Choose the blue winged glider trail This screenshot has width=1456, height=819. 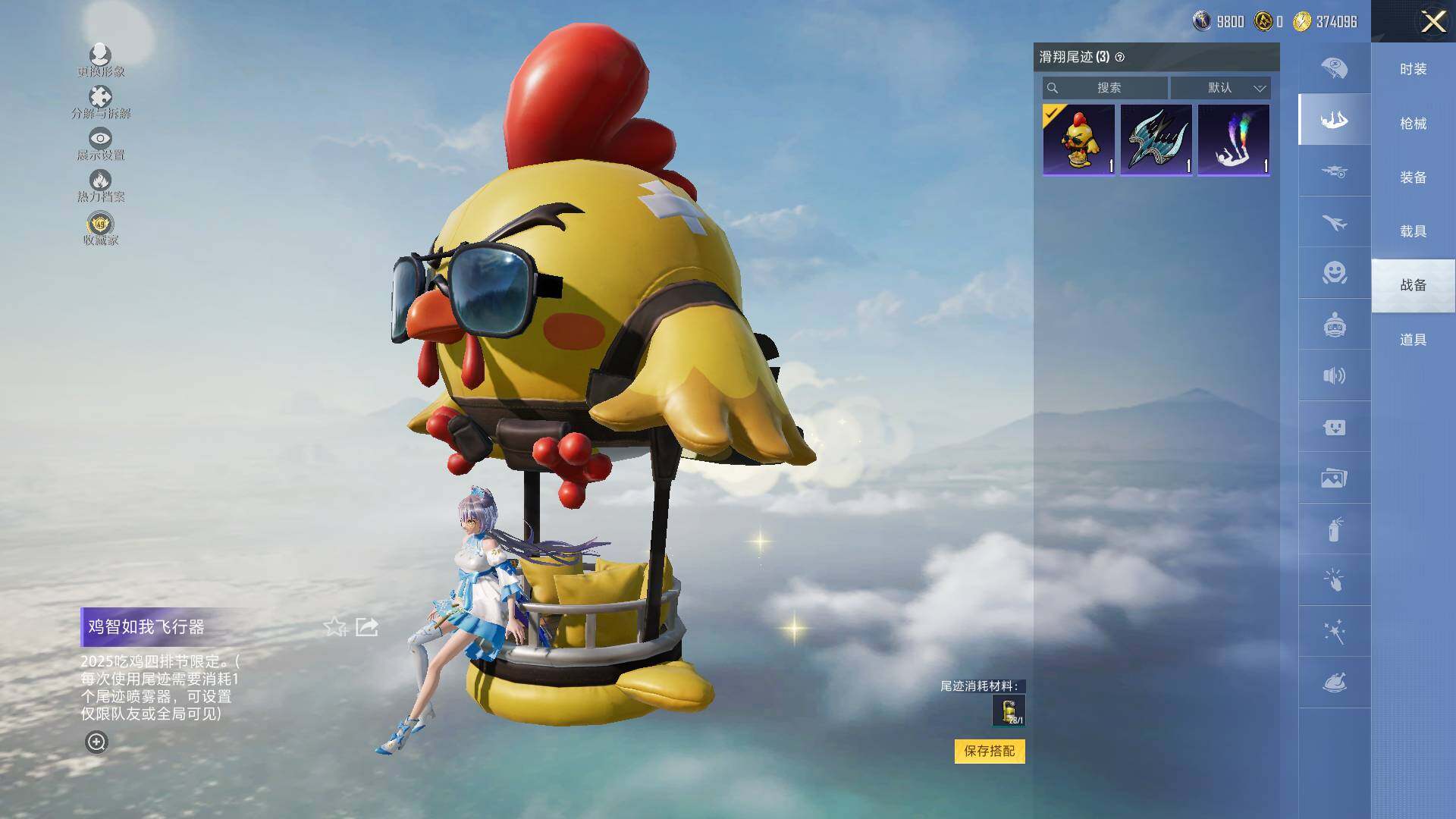point(1156,140)
